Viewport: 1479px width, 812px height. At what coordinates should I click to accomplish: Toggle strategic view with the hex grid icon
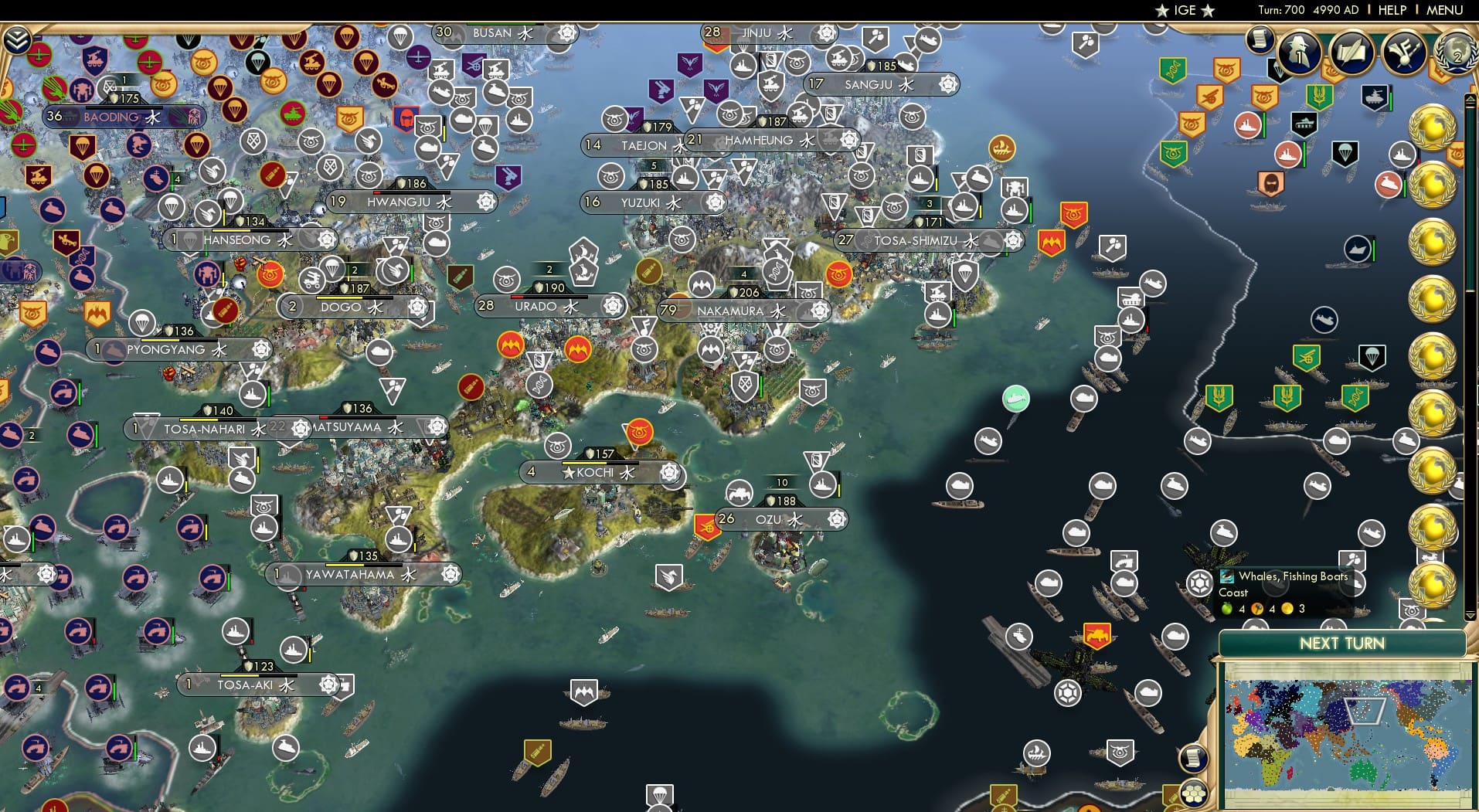(x=1193, y=794)
